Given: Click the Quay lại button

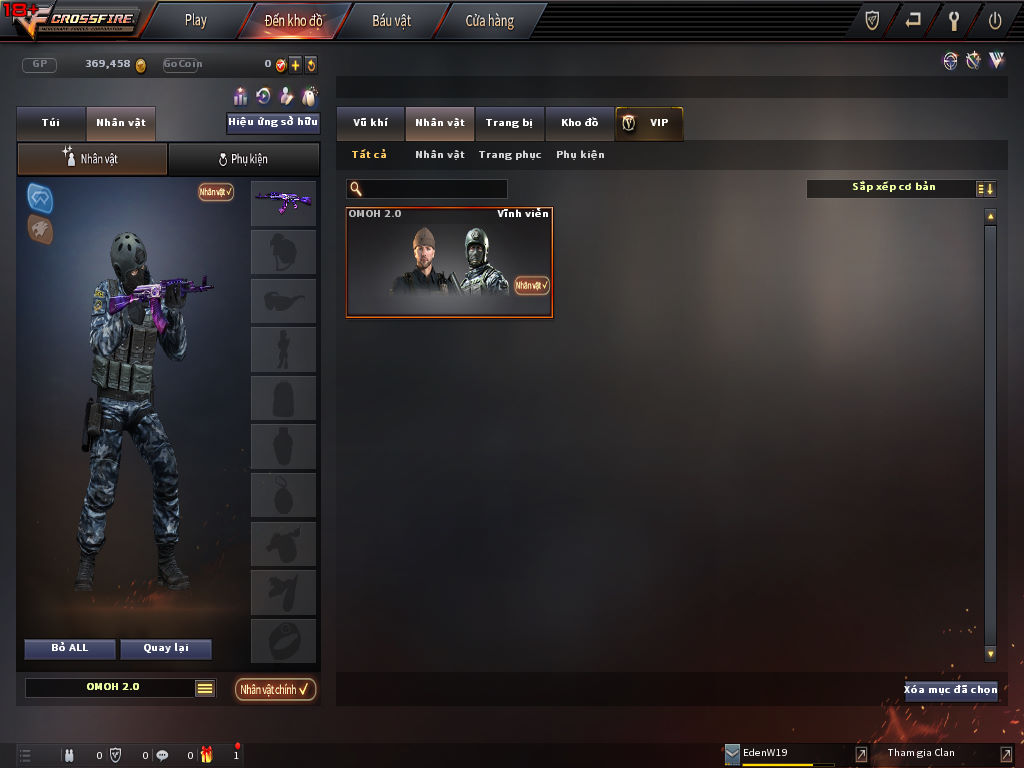Looking at the screenshot, I should point(166,648).
